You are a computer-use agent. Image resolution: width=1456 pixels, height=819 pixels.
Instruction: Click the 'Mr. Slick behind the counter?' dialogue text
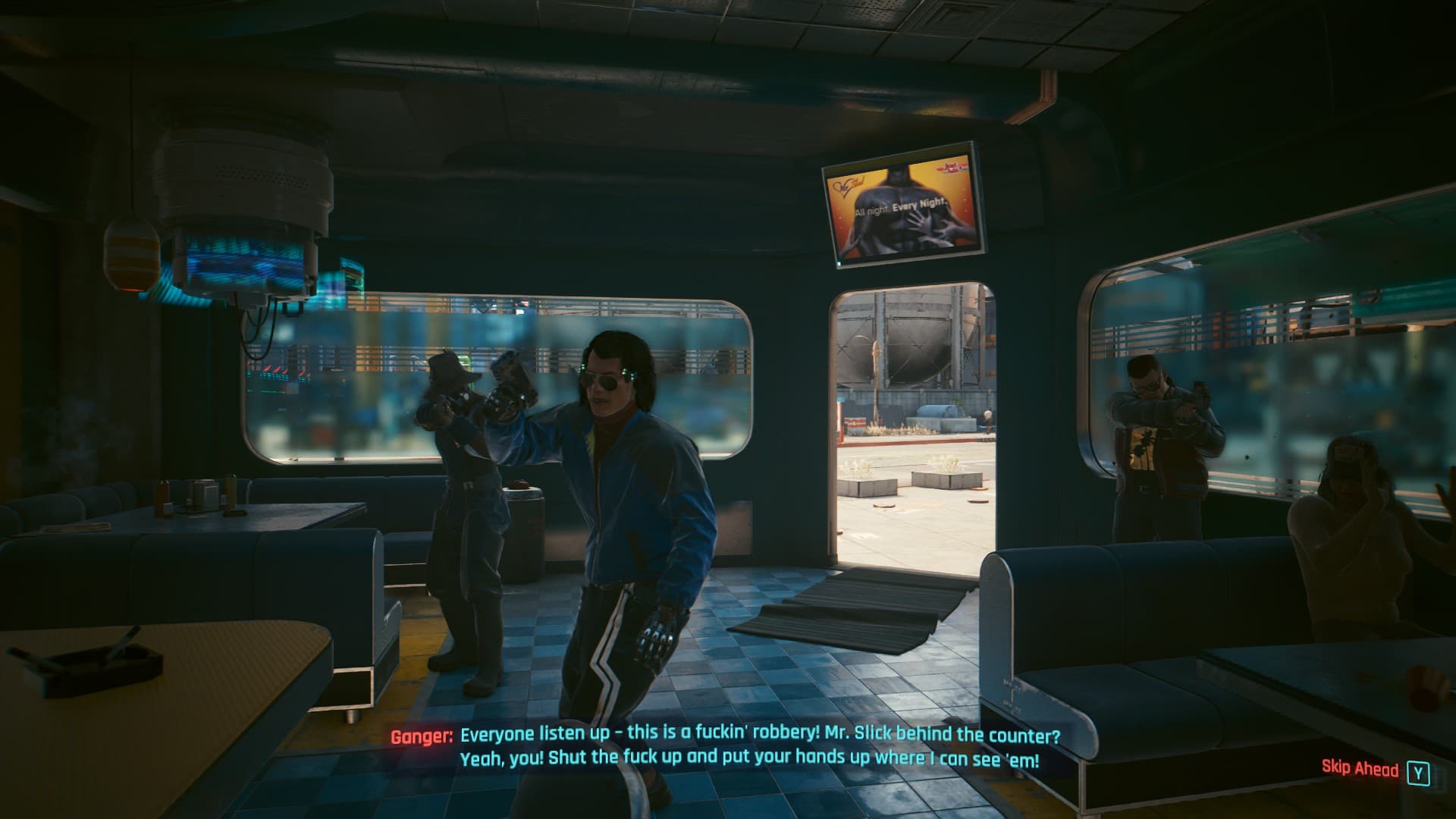952,735
